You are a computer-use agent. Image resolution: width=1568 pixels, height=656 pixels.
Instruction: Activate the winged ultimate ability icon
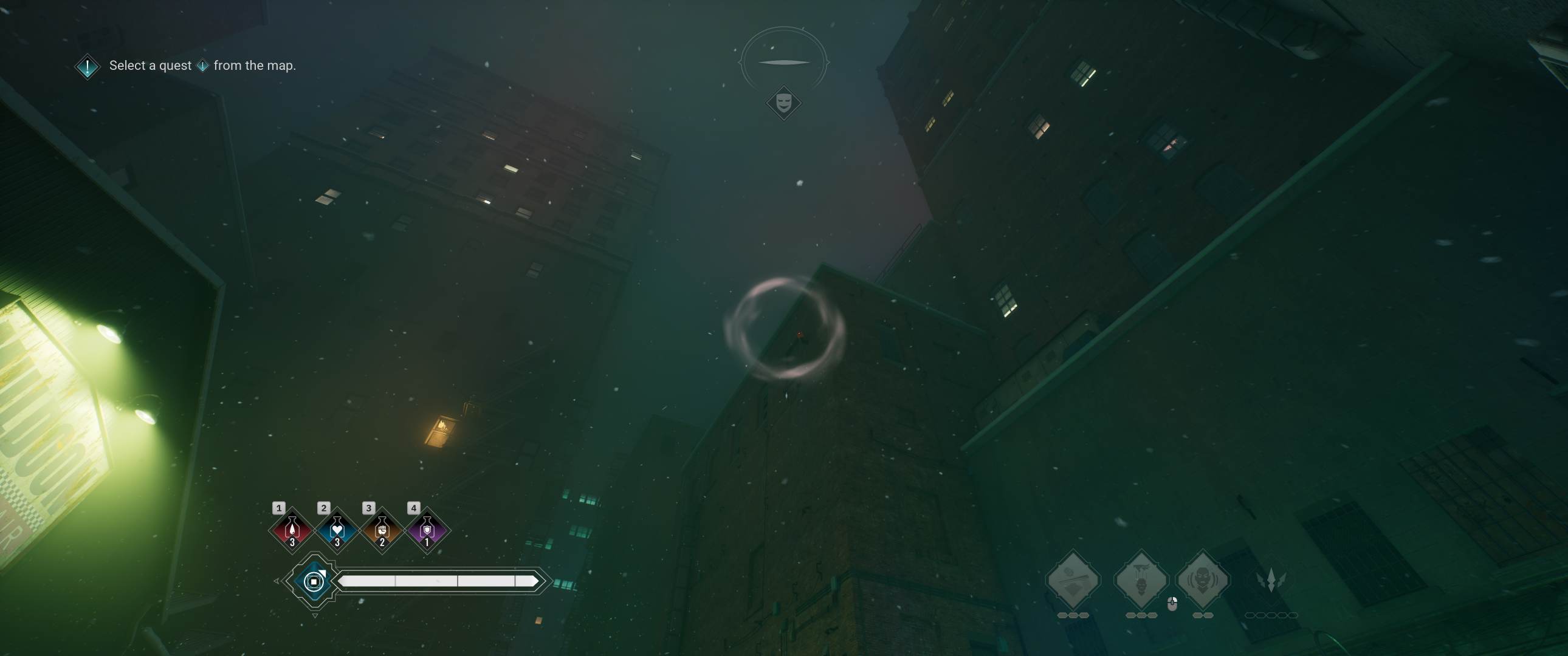click(x=1273, y=578)
